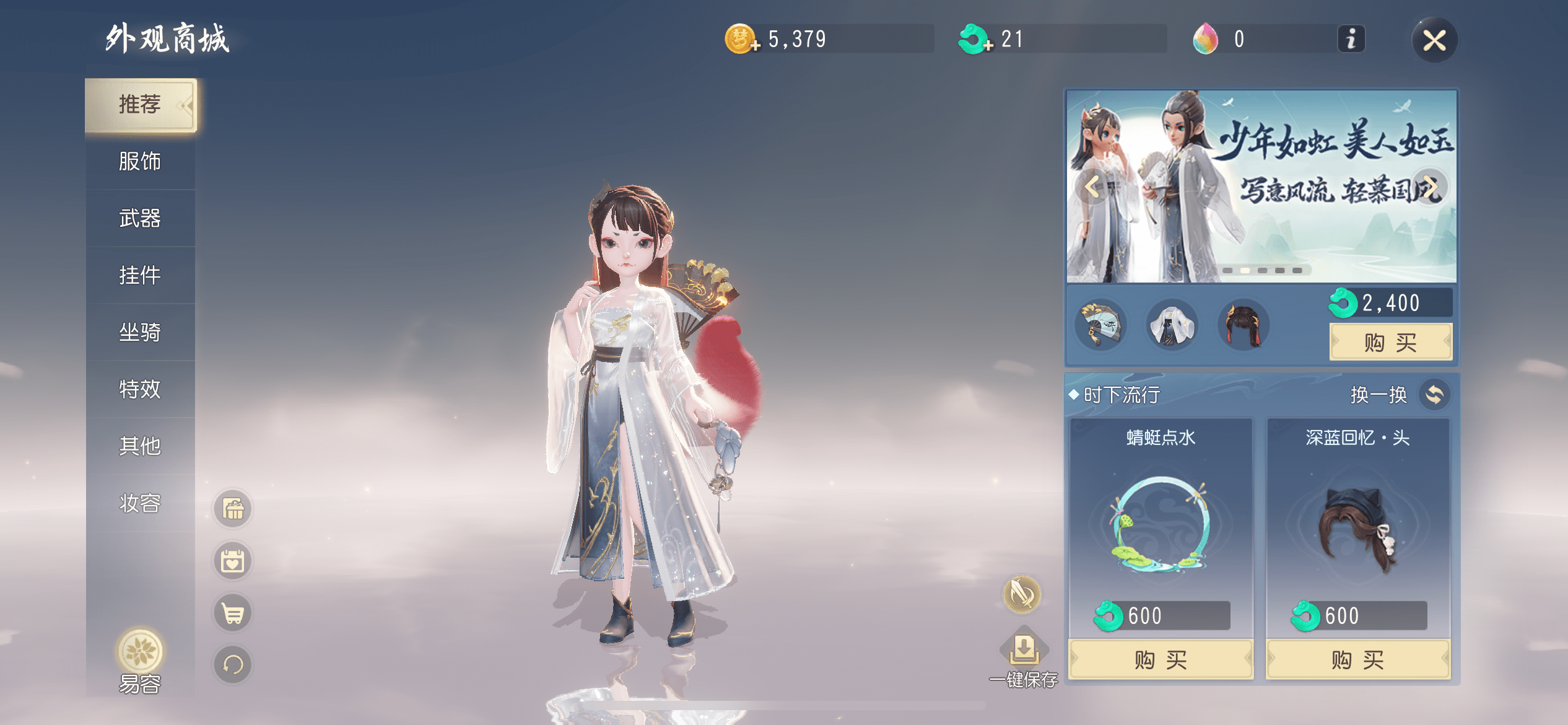Open the currency info button
This screenshot has height=725, width=1568.
click(x=1351, y=40)
